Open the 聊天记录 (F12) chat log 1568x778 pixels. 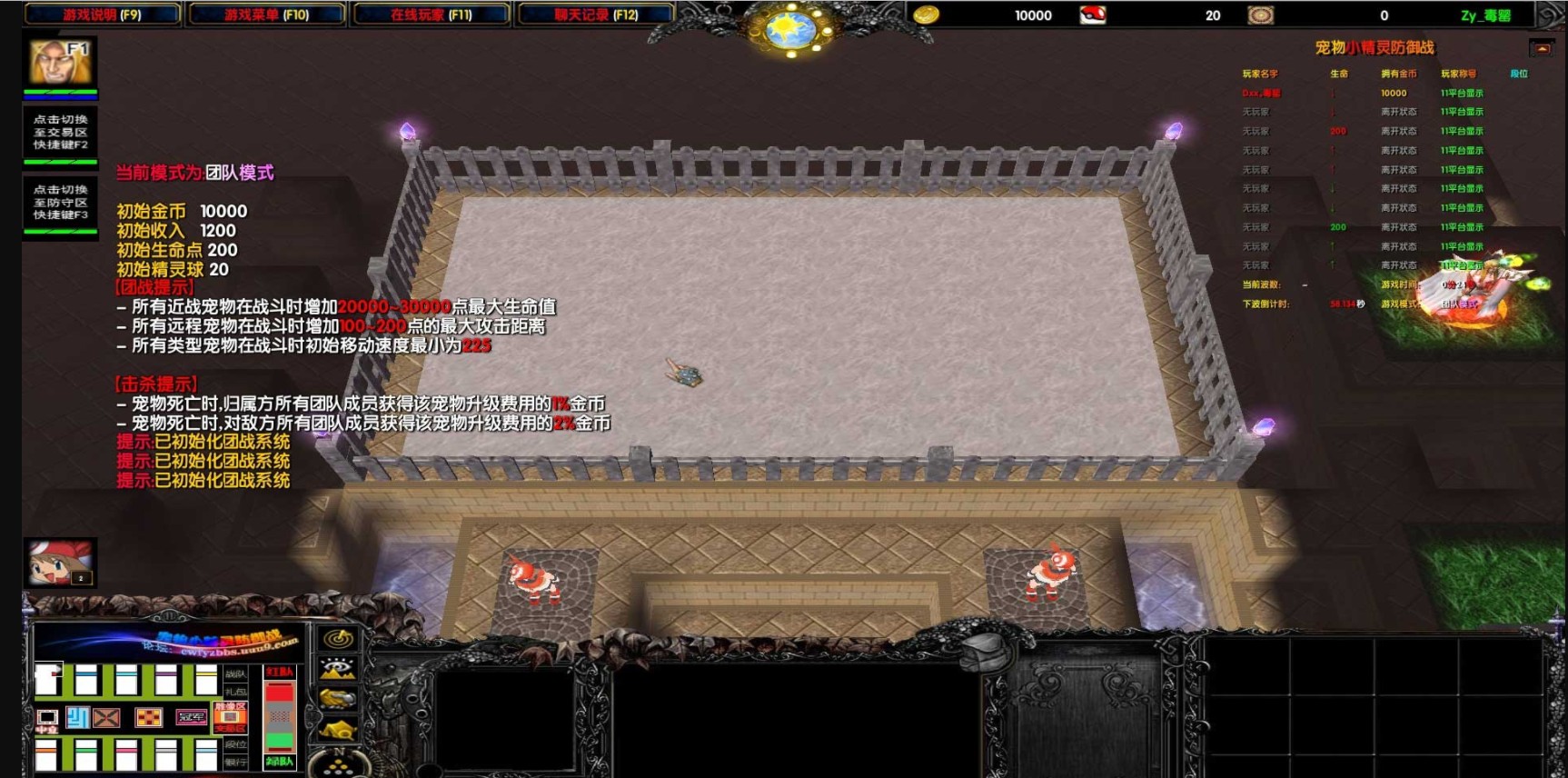[x=596, y=15]
